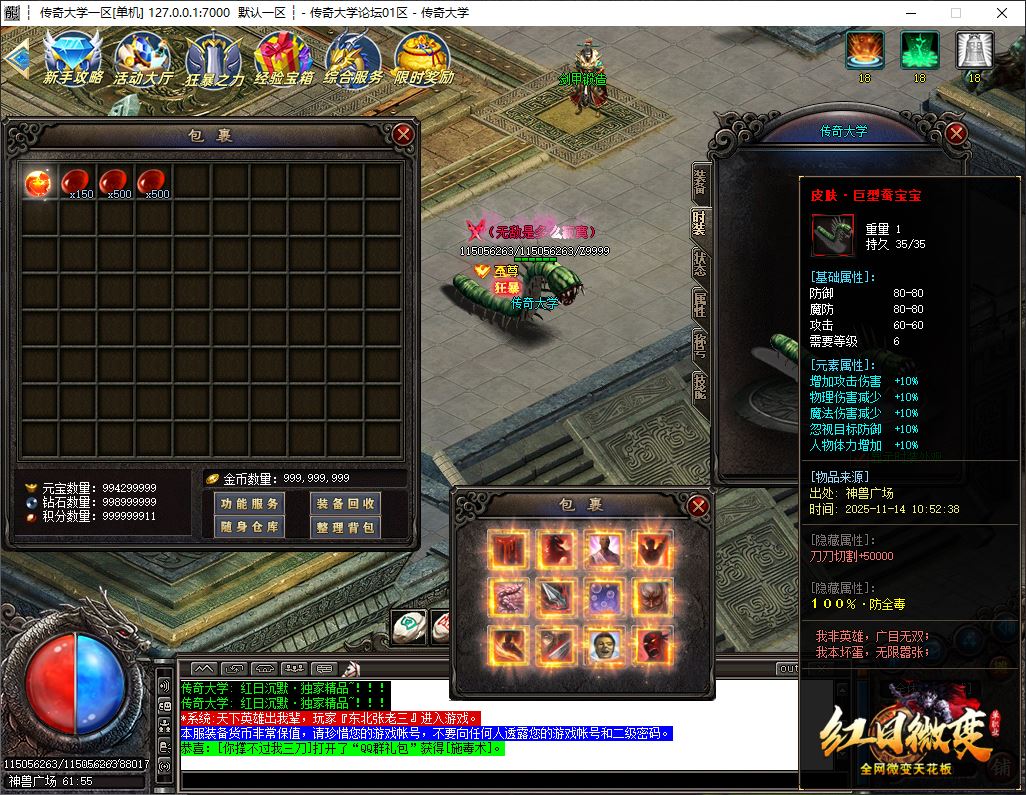This screenshot has width=1026, height=795.
Task: Open 新手攻略 beginner guide
Action: 72,58
